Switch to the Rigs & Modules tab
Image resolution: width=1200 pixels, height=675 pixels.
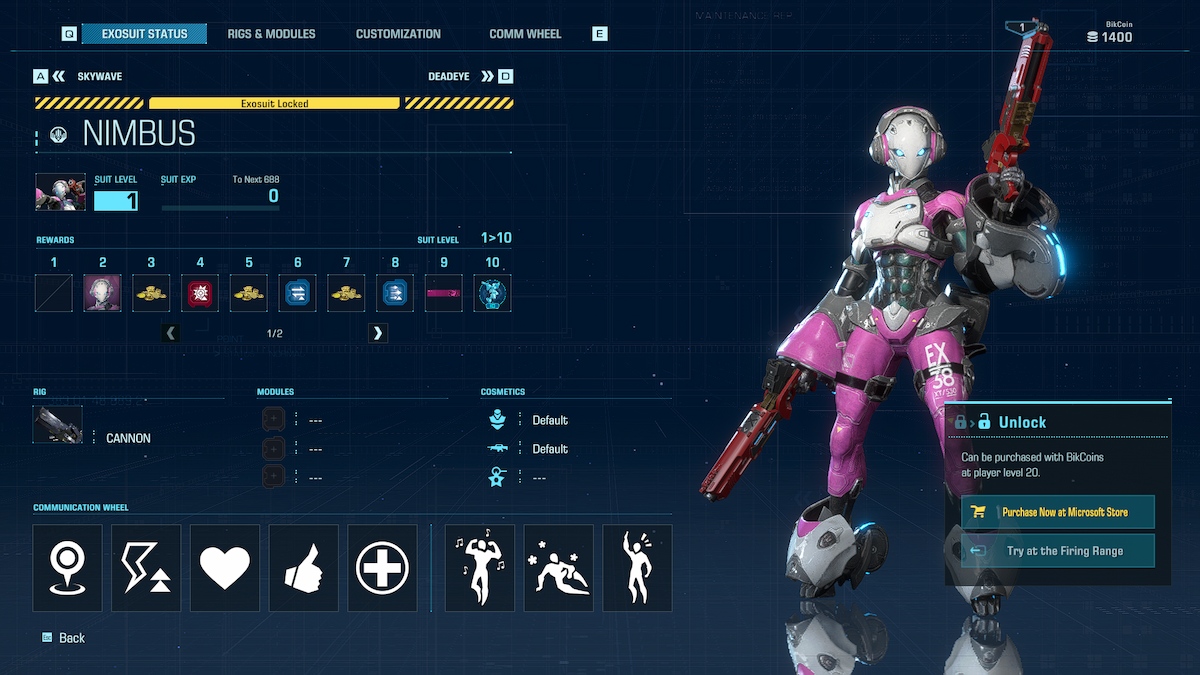coord(271,34)
